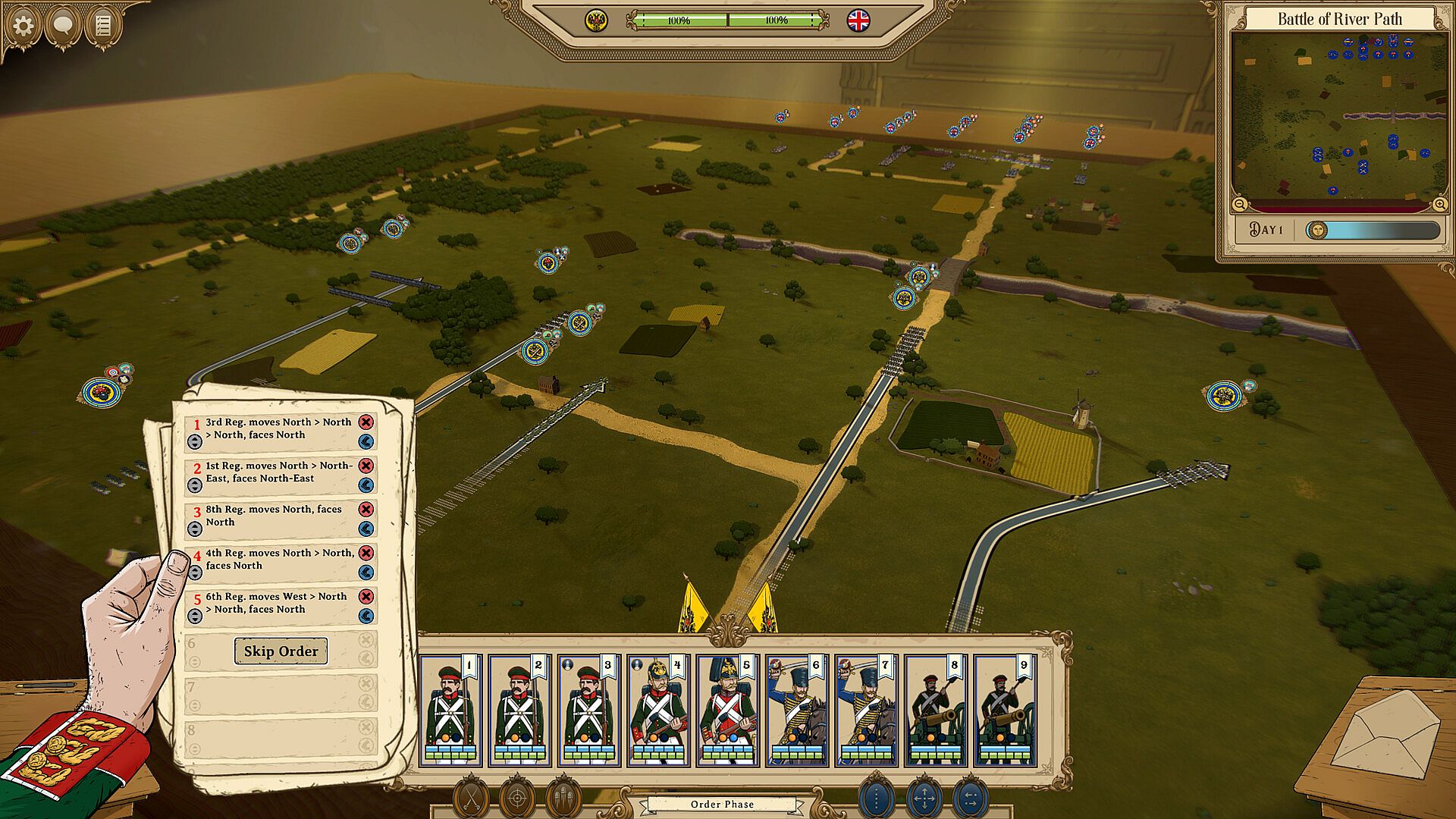The height and width of the screenshot is (819, 1456).
Task: Select infantry unit card number 1
Action: coord(450,710)
